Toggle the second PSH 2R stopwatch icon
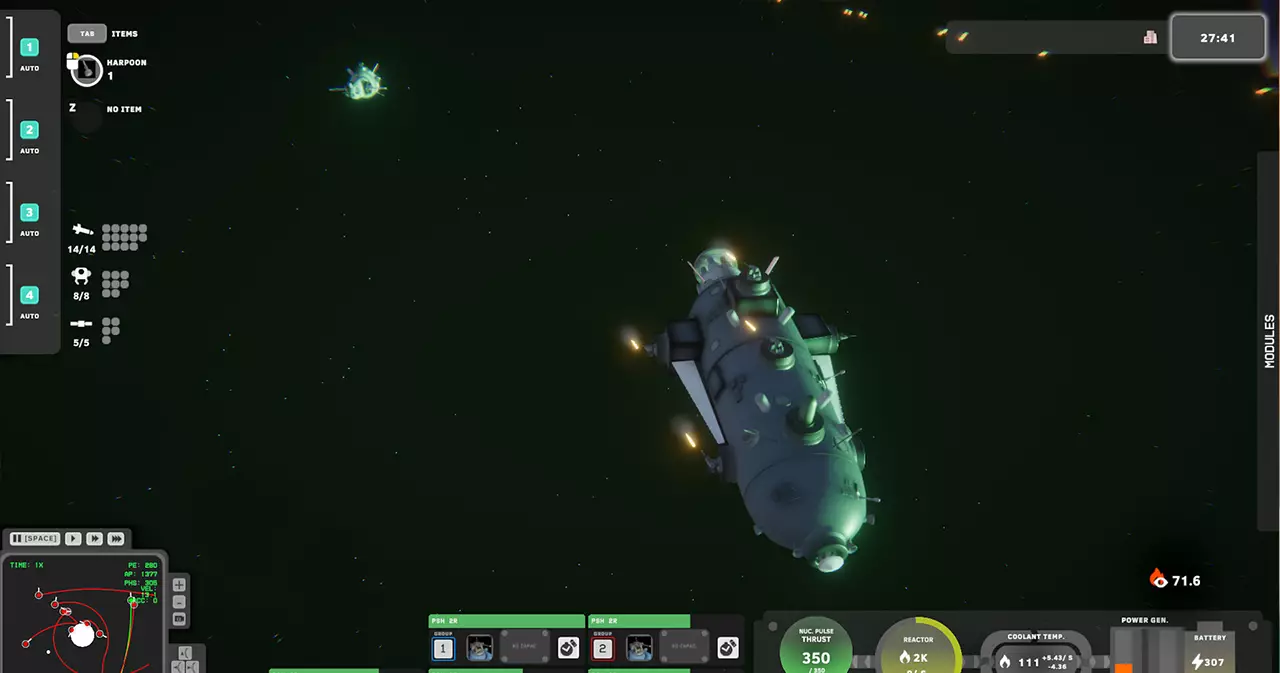 click(728, 648)
